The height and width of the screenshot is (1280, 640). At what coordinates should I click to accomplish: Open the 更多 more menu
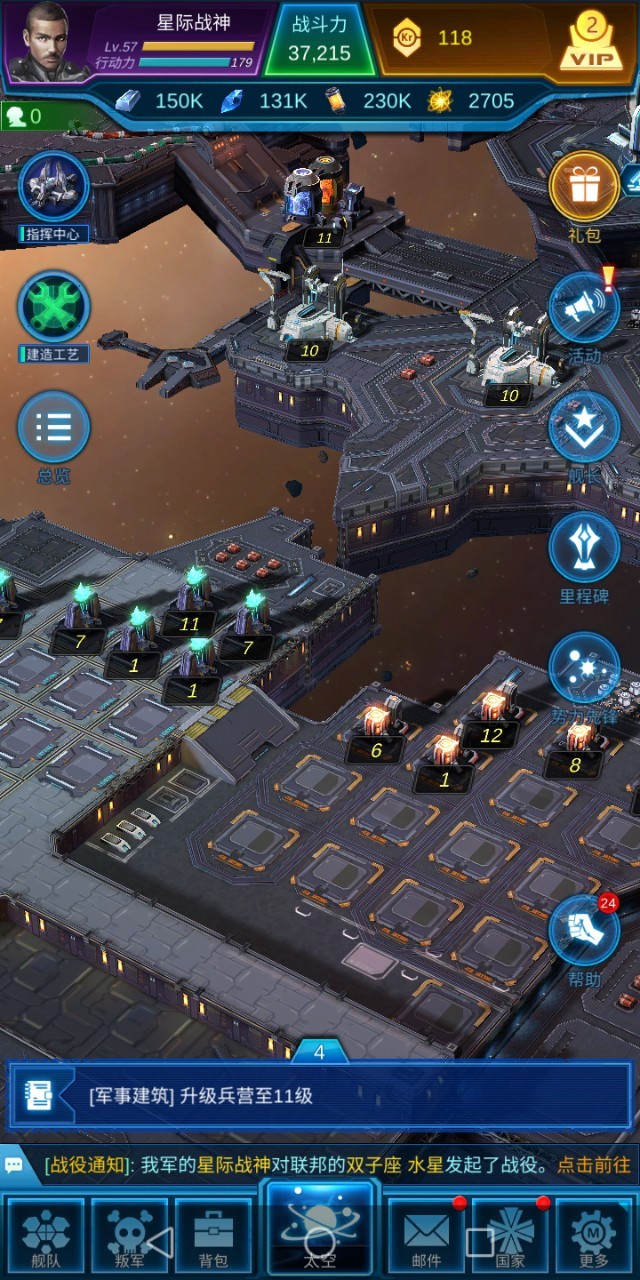click(594, 1235)
